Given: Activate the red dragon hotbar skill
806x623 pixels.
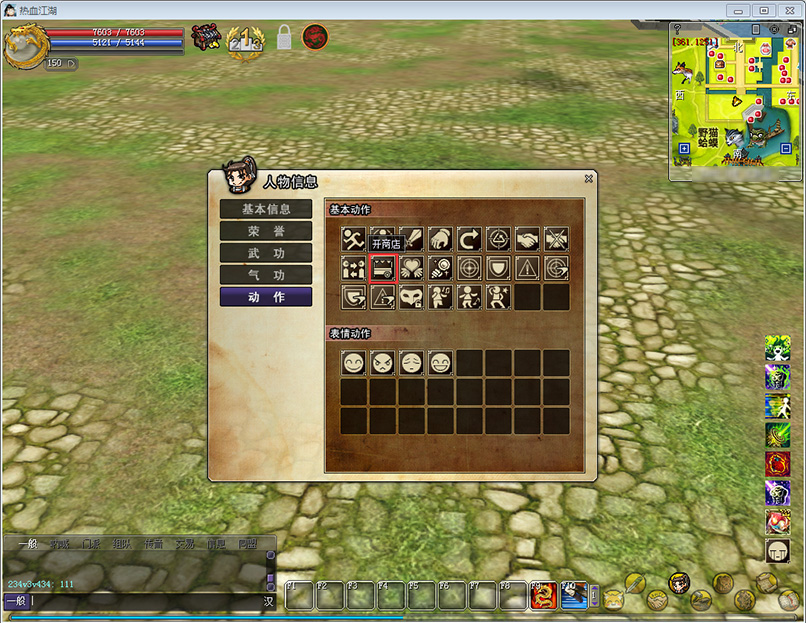Looking at the screenshot, I should (543, 596).
